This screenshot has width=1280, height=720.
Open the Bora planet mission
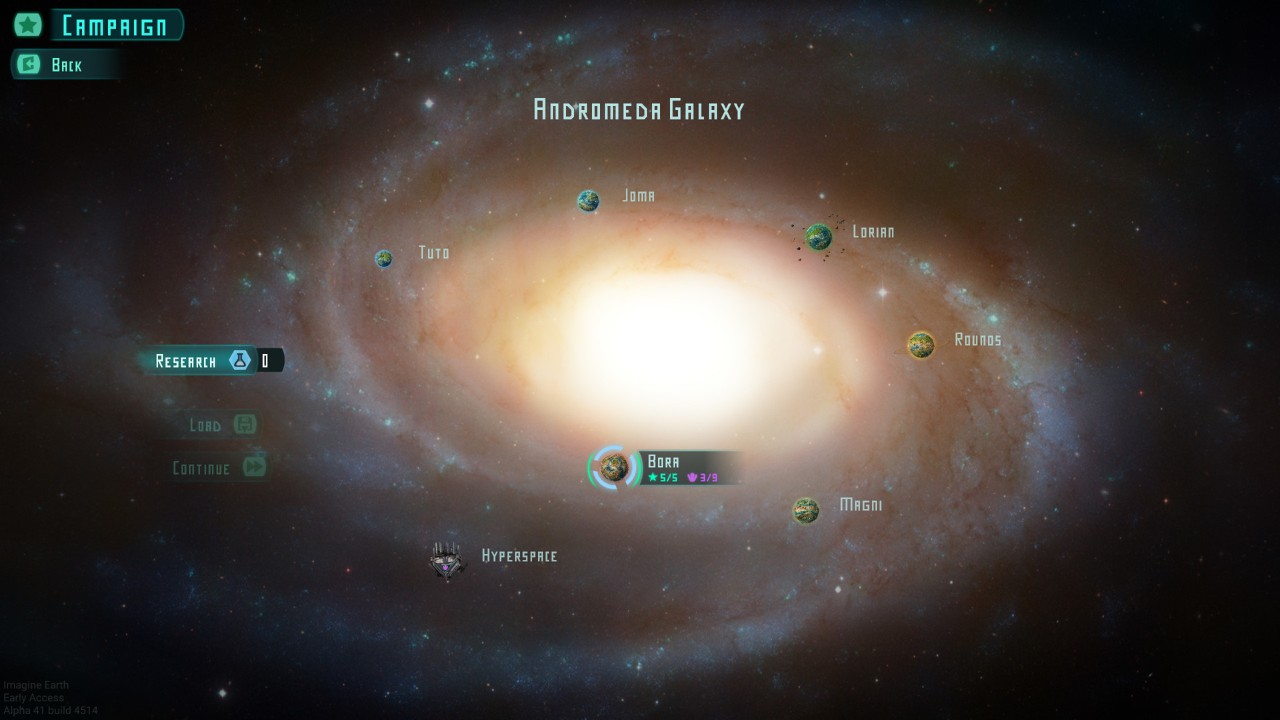tap(614, 467)
